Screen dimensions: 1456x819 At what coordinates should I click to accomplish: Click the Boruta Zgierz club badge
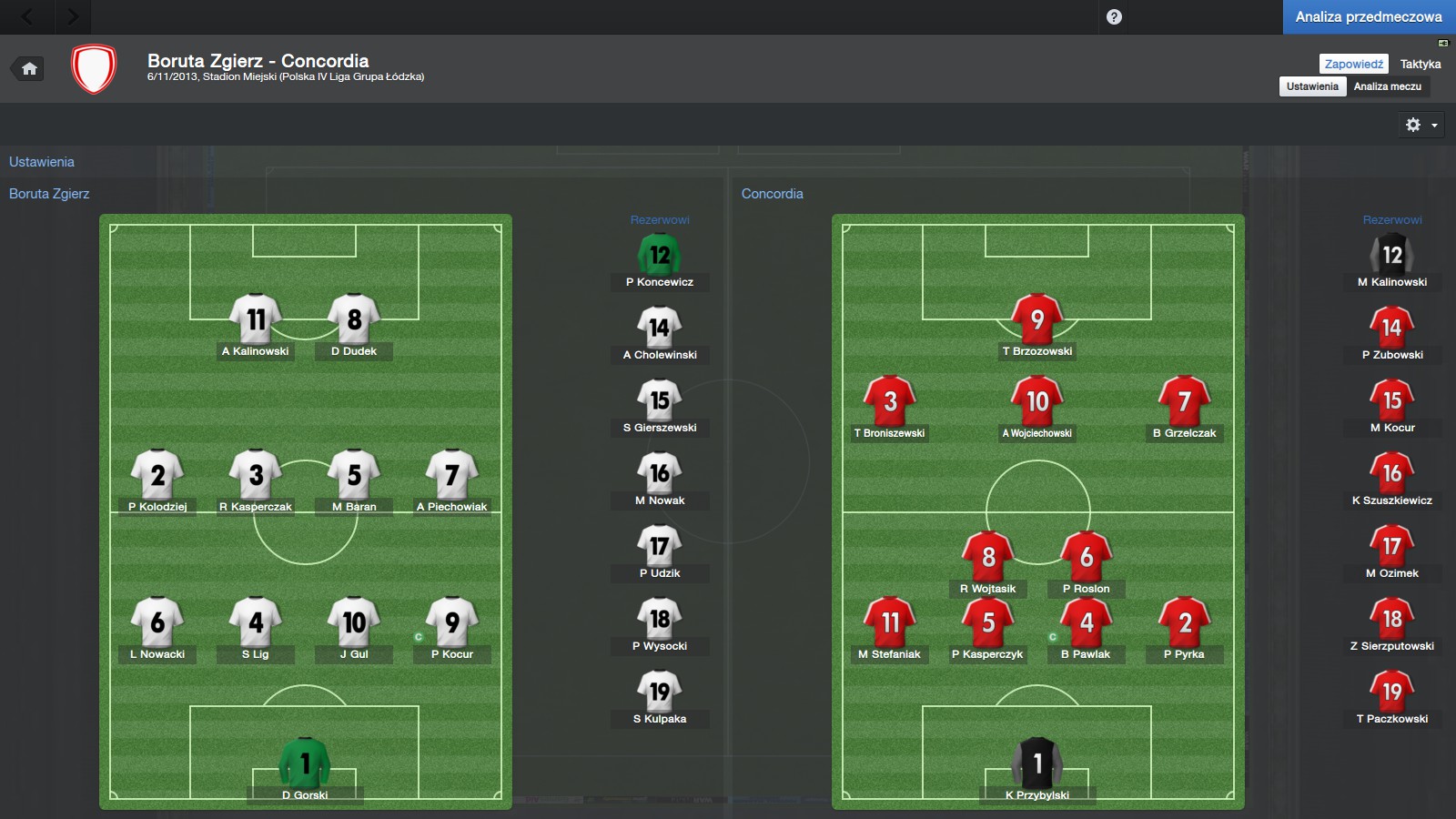94,69
